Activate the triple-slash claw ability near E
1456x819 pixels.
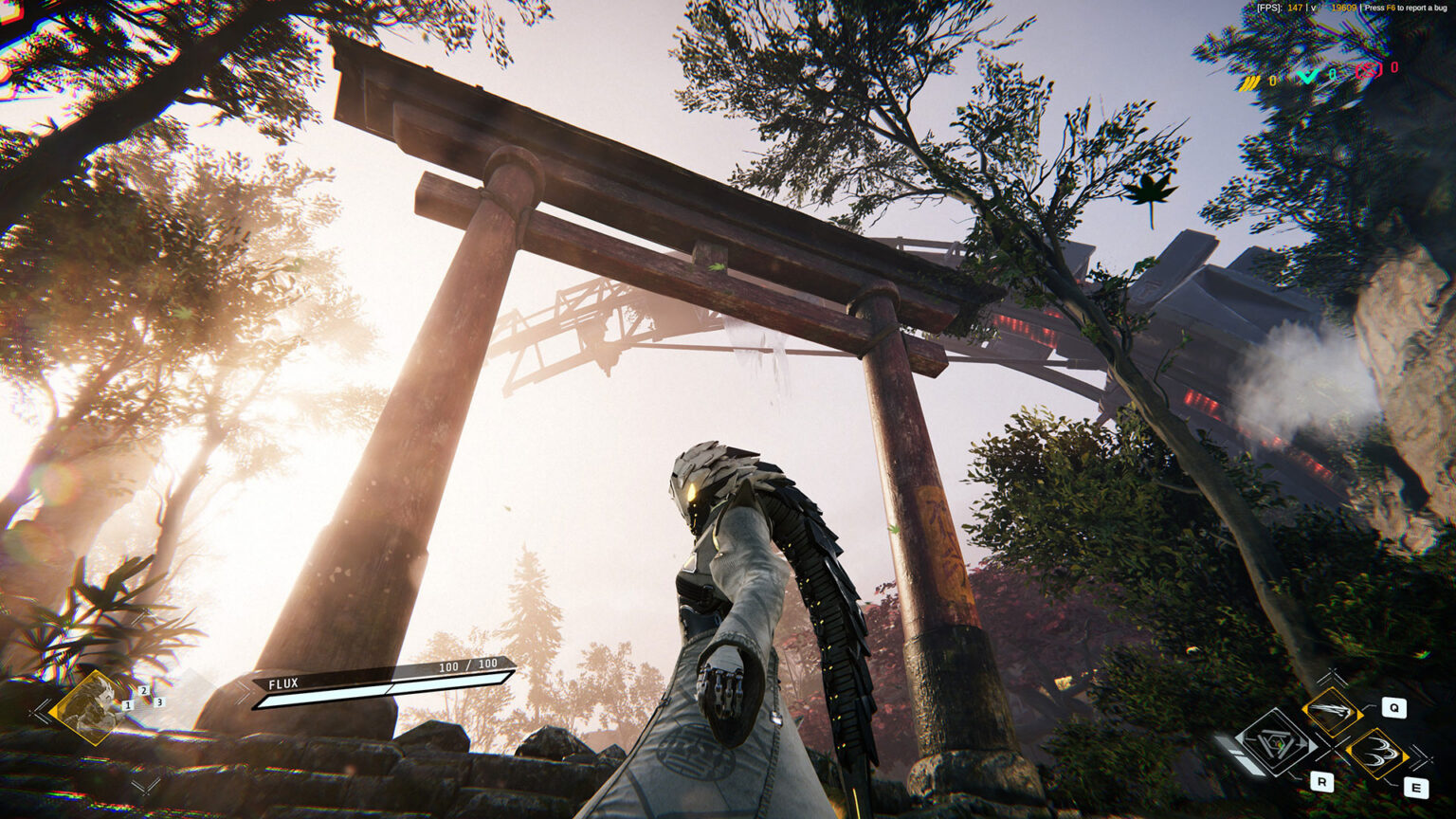1377,752
